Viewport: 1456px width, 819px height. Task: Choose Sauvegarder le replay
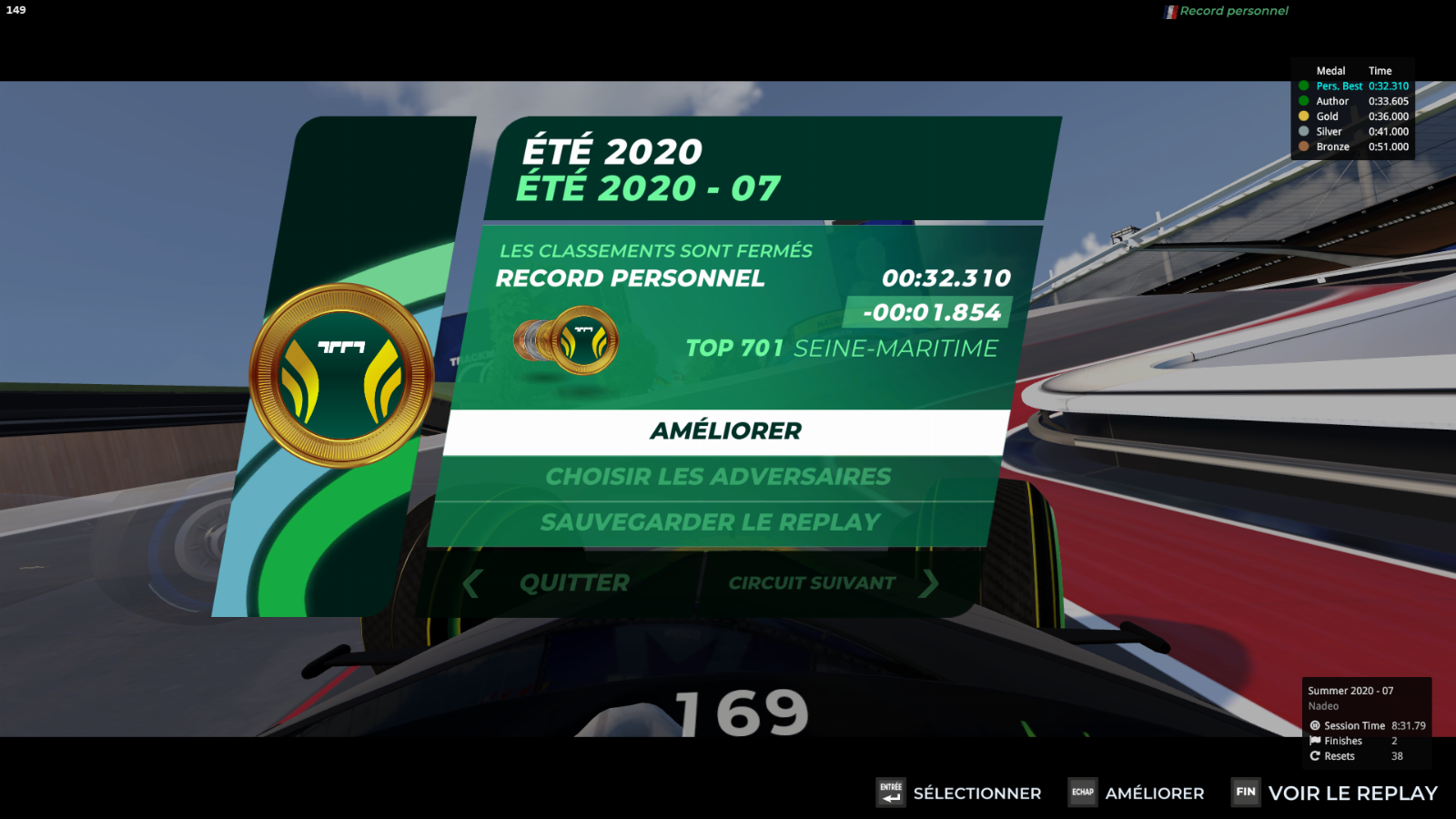tap(711, 522)
